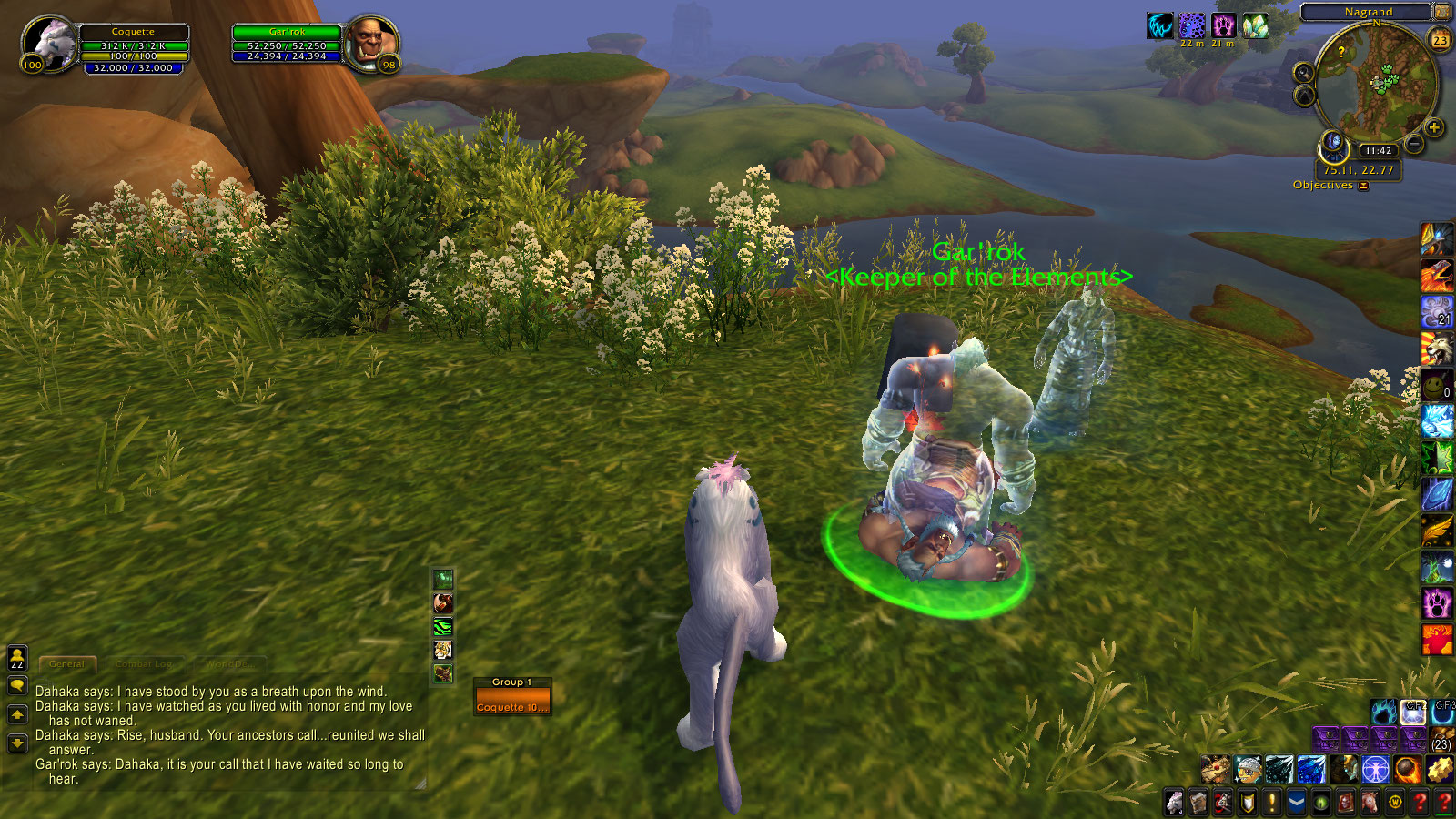
Task: Click the Gar'rok target portrait
Action: point(372,44)
